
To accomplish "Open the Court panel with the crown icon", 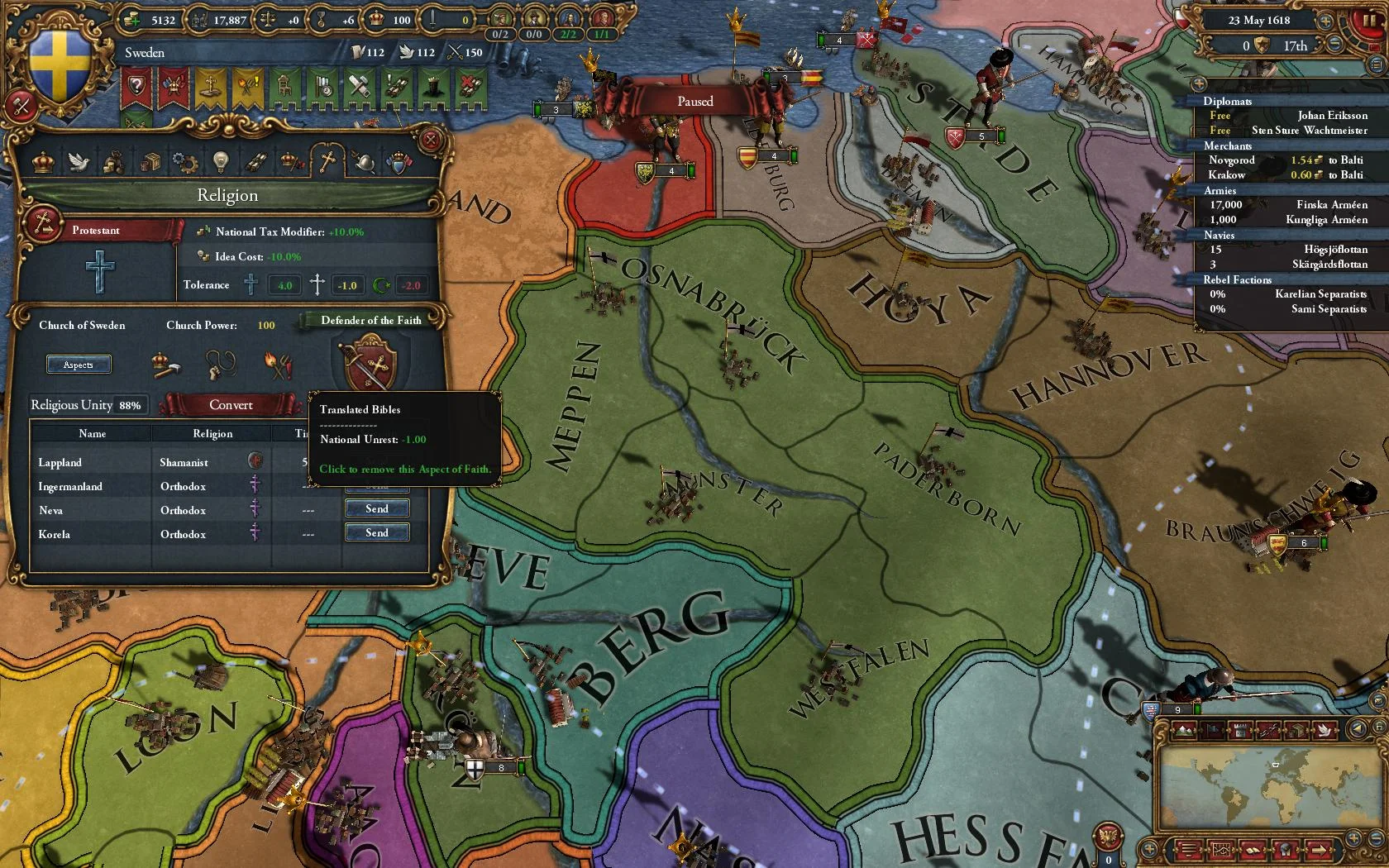I will tap(43, 163).
